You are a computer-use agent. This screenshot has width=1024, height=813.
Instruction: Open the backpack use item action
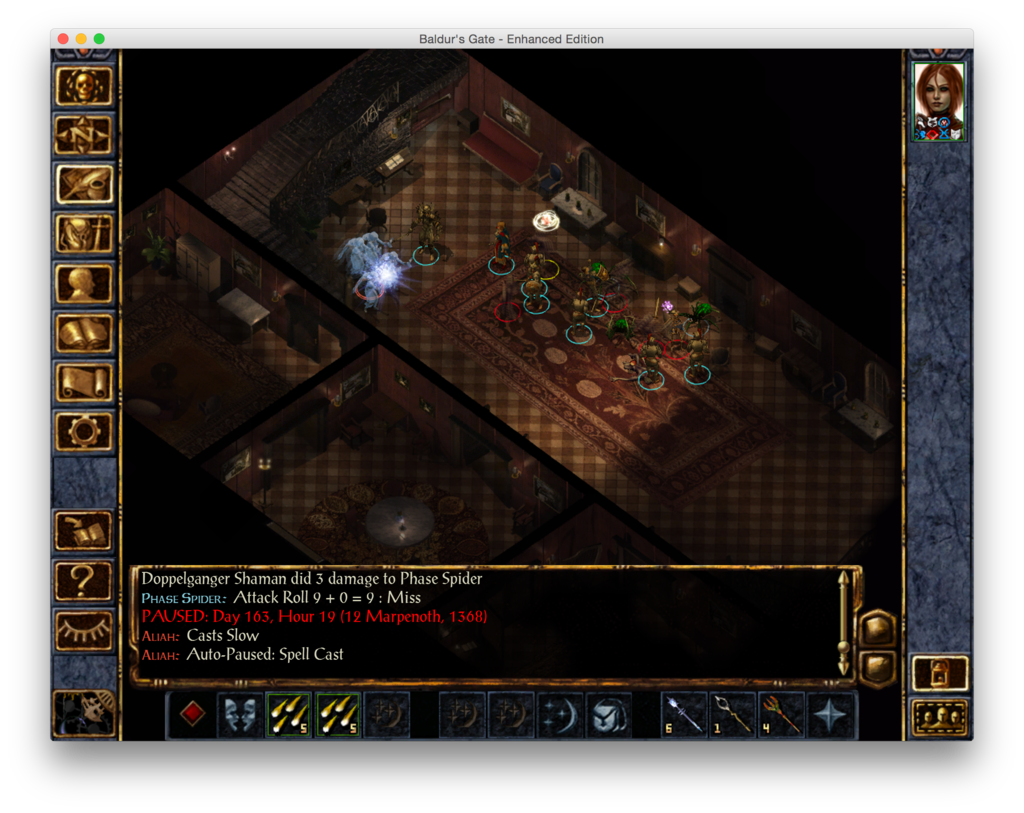(609, 715)
